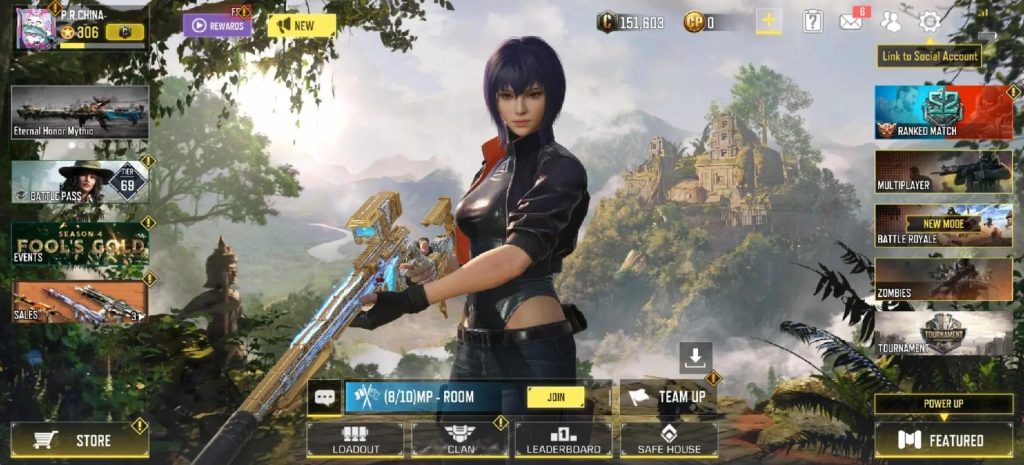The image size is (1024, 465).
Task: View the Battle Pass tier banner
Action: point(80,182)
